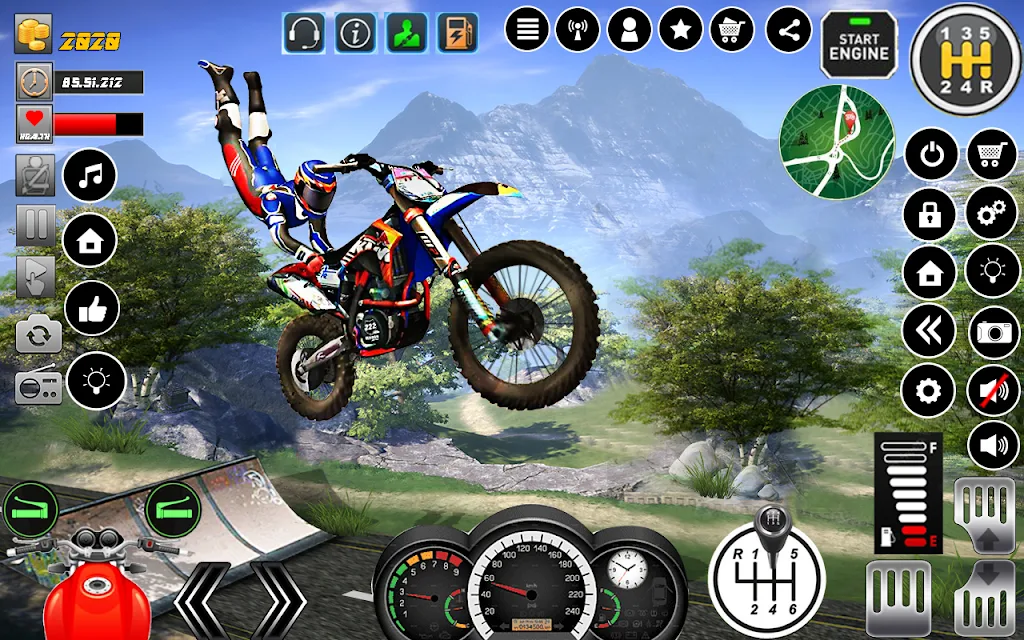Turn on the radio icon
The height and width of the screenshot is (640, 1024).
click(38, 385)
